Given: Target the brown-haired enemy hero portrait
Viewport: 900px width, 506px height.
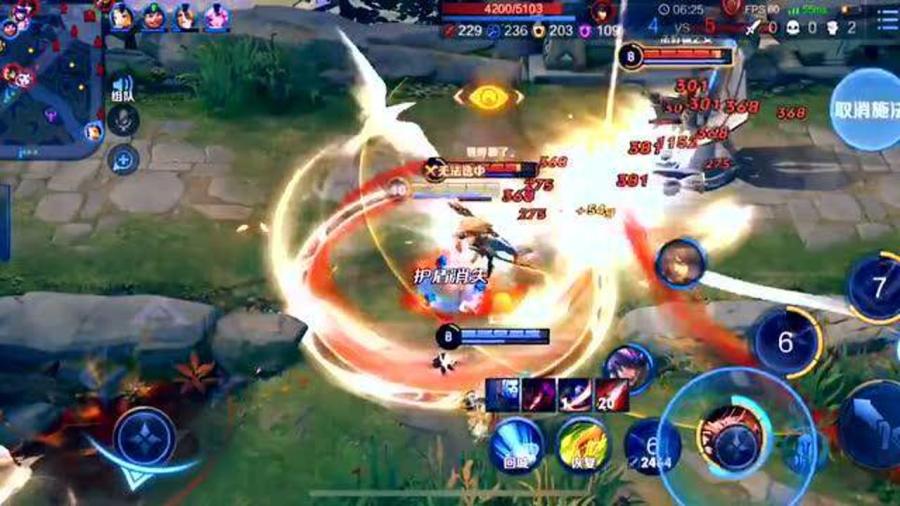Looking at the screenshot, I should click(681, 263).
